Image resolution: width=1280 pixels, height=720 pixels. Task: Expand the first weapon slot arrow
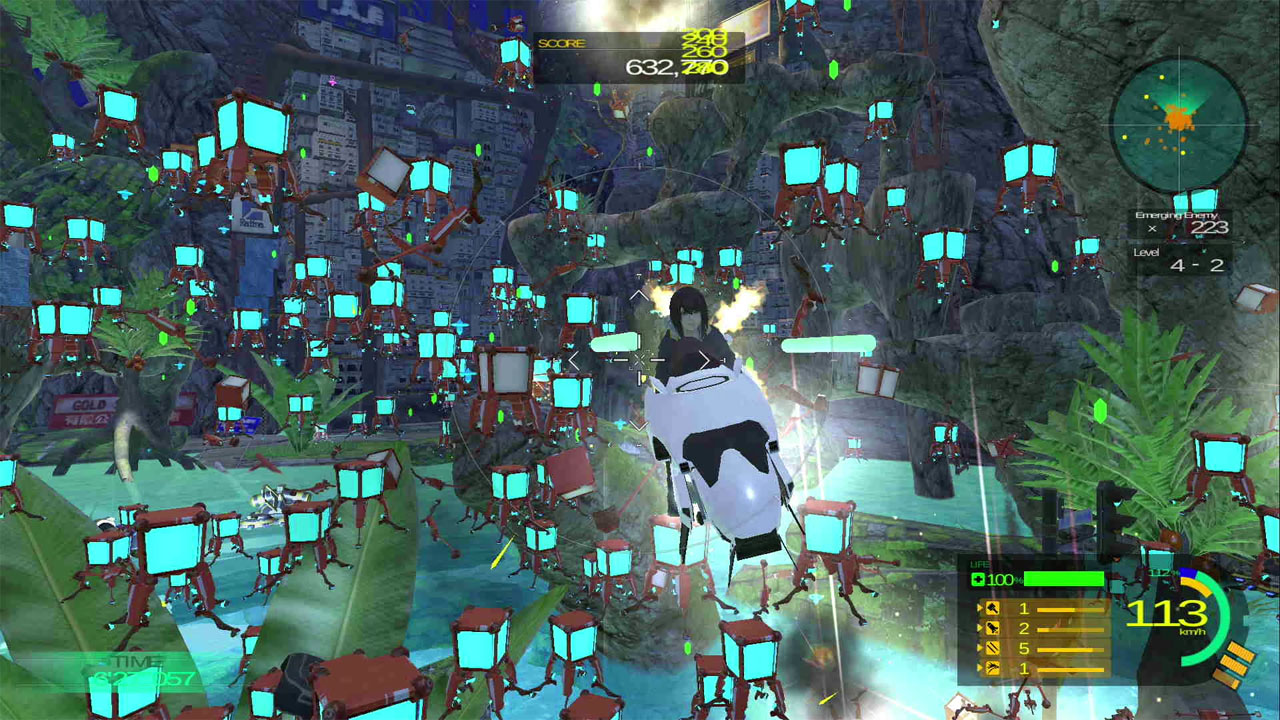[980, 608]
